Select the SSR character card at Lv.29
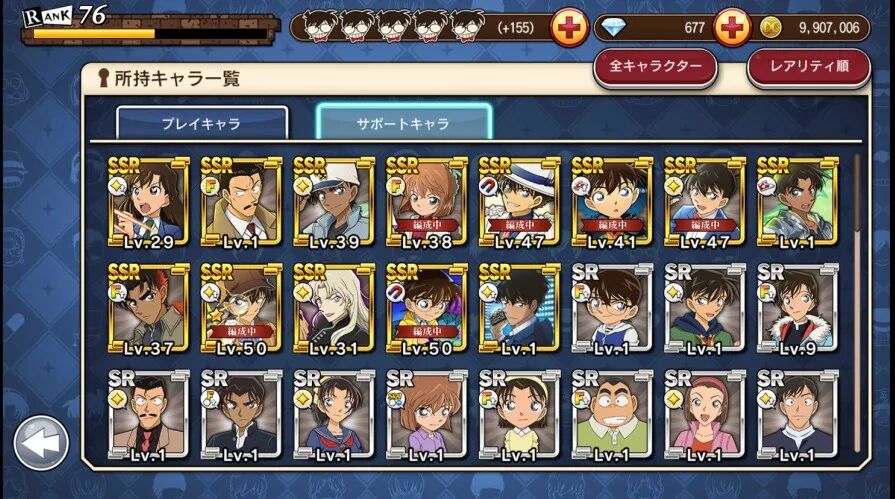Image resolution: width=895 pixels, height=499 pixels. point(148,201)
